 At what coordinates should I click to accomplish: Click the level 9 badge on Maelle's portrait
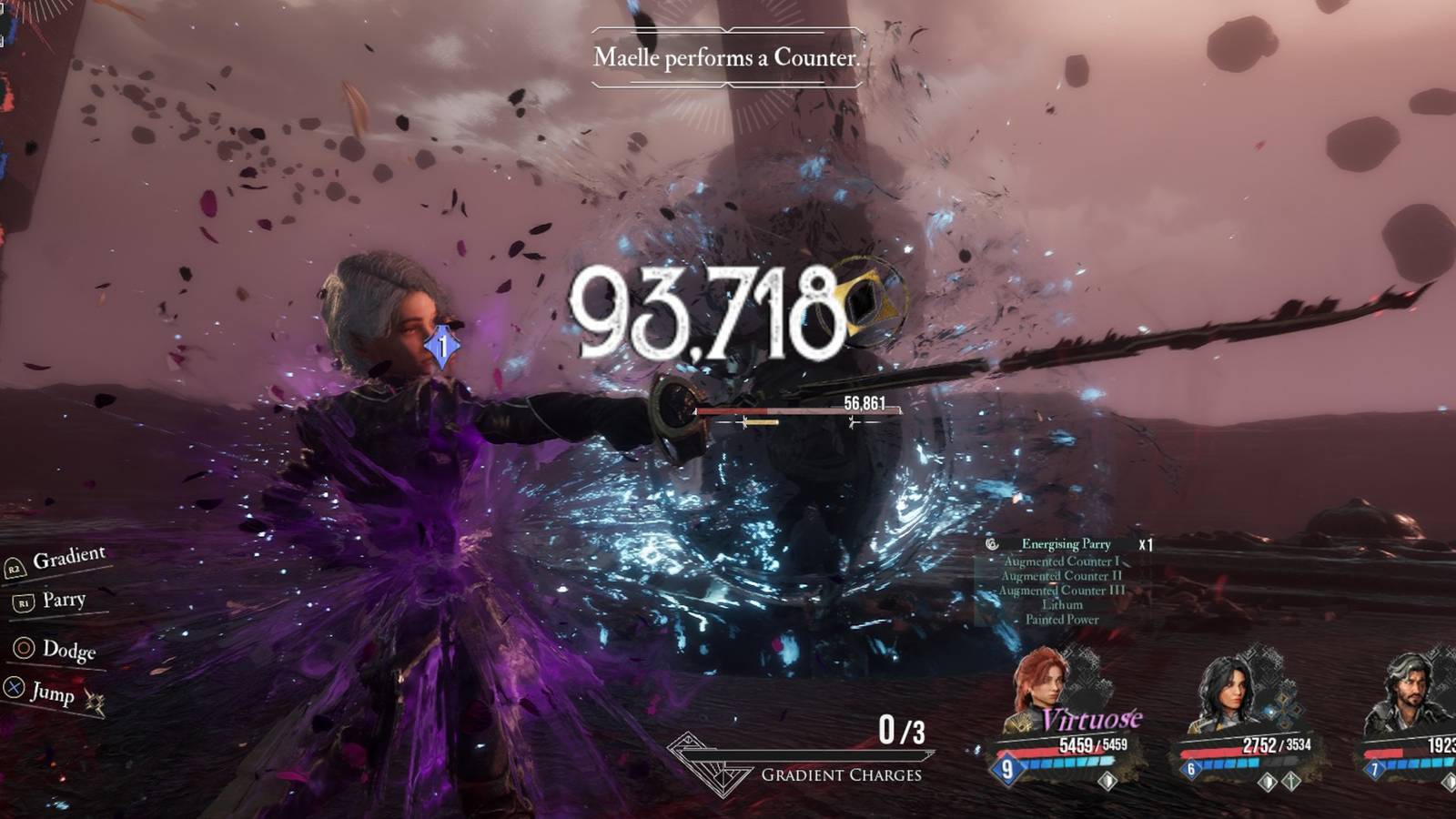(1006, 768)
